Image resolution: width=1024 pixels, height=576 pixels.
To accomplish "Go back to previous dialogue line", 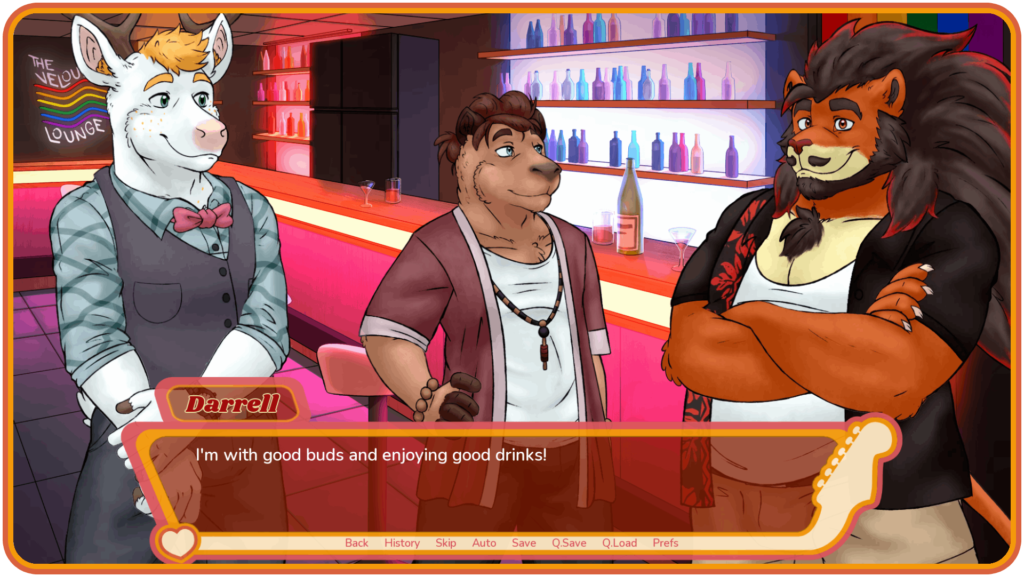I will (x=357, y=543).
